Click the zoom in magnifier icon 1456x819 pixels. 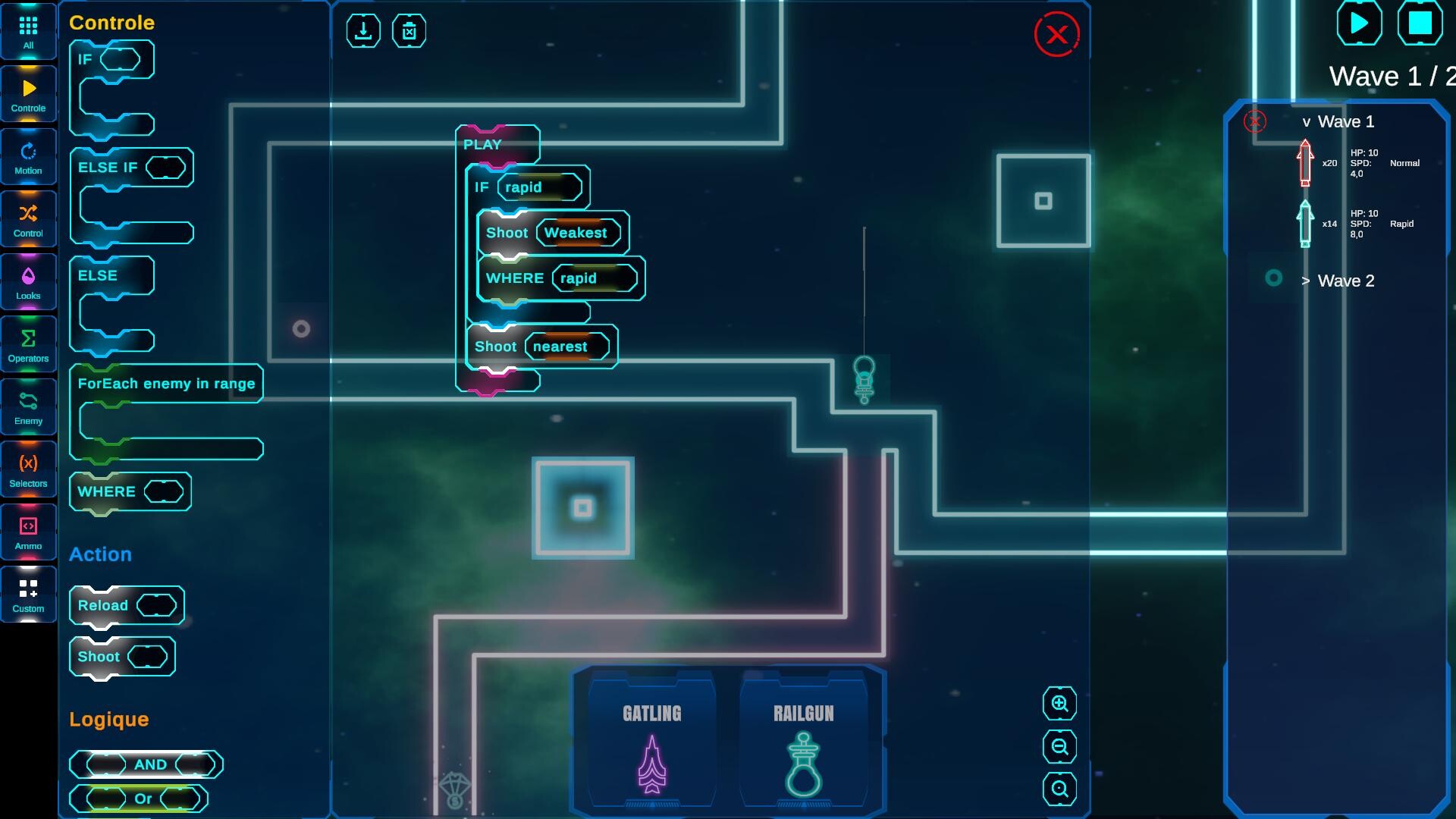pos(1059,704)
